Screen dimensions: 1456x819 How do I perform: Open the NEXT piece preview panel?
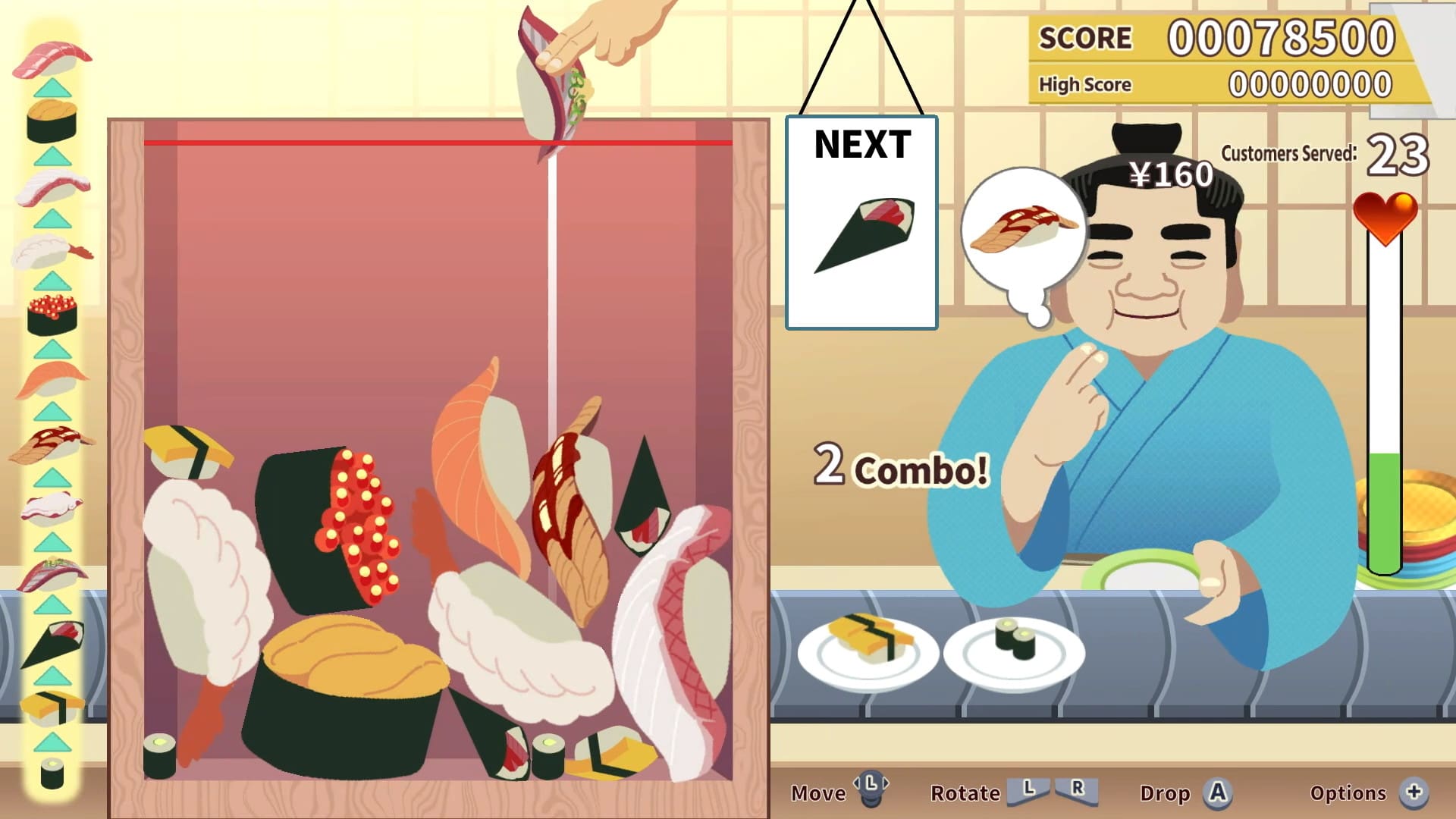tap(861, 220)
